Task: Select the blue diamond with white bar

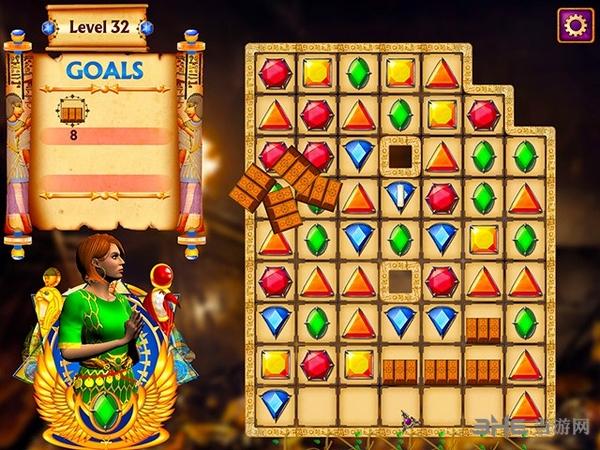Action: (400, 197)
